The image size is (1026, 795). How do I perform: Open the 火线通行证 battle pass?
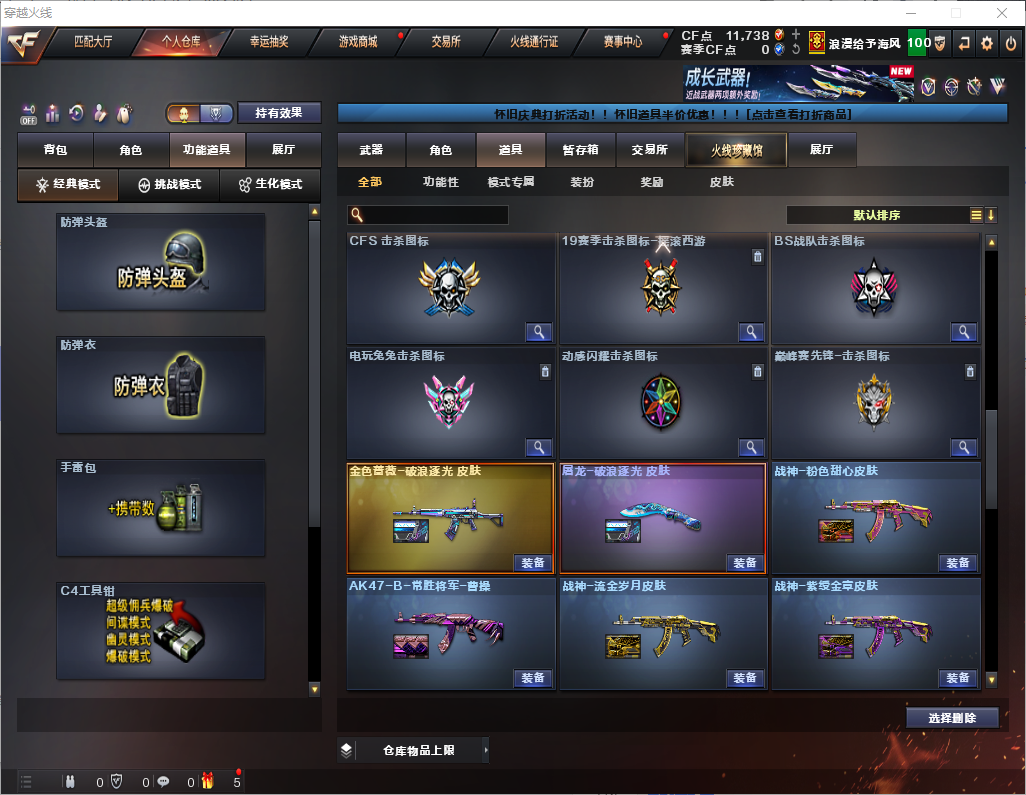point(534,42)
